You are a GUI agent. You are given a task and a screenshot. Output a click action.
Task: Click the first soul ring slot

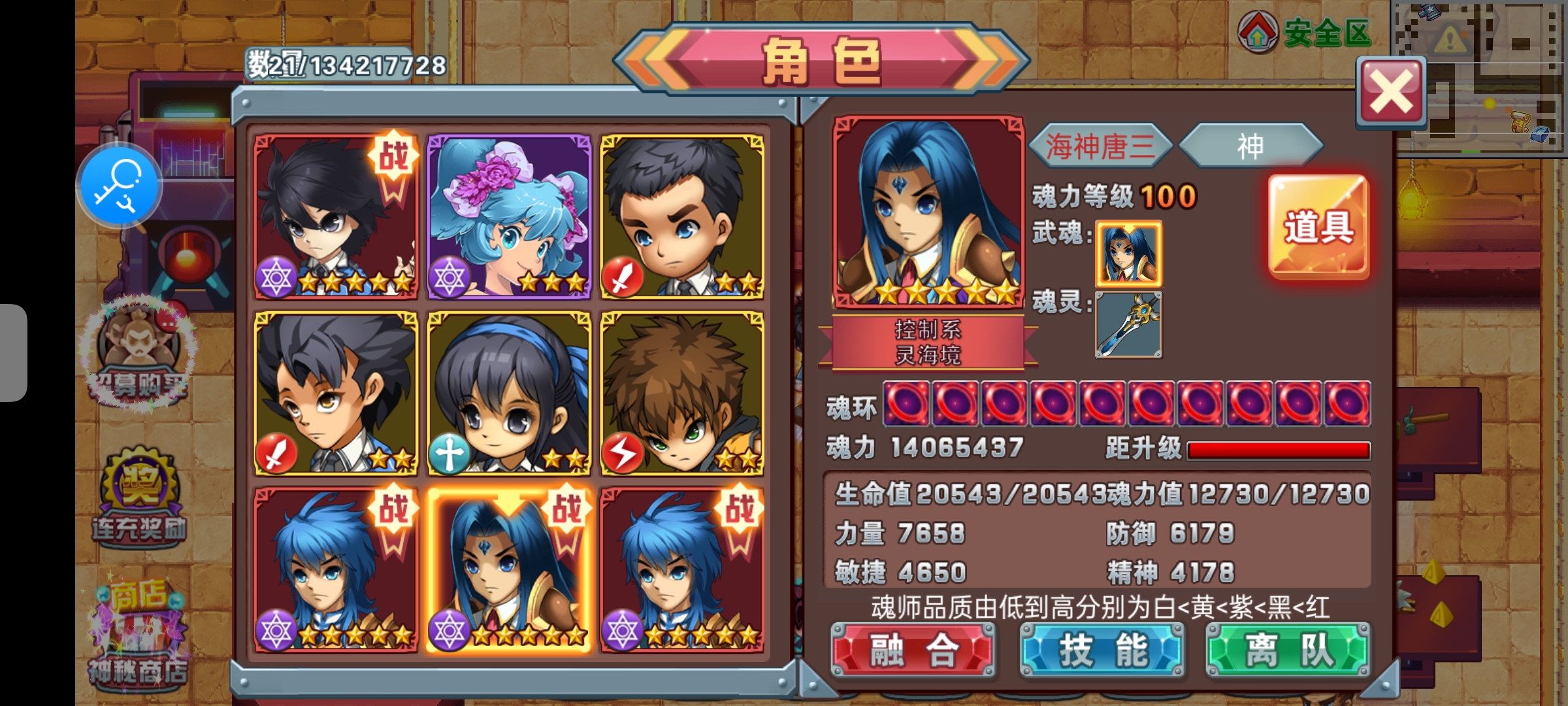(906, 403)
